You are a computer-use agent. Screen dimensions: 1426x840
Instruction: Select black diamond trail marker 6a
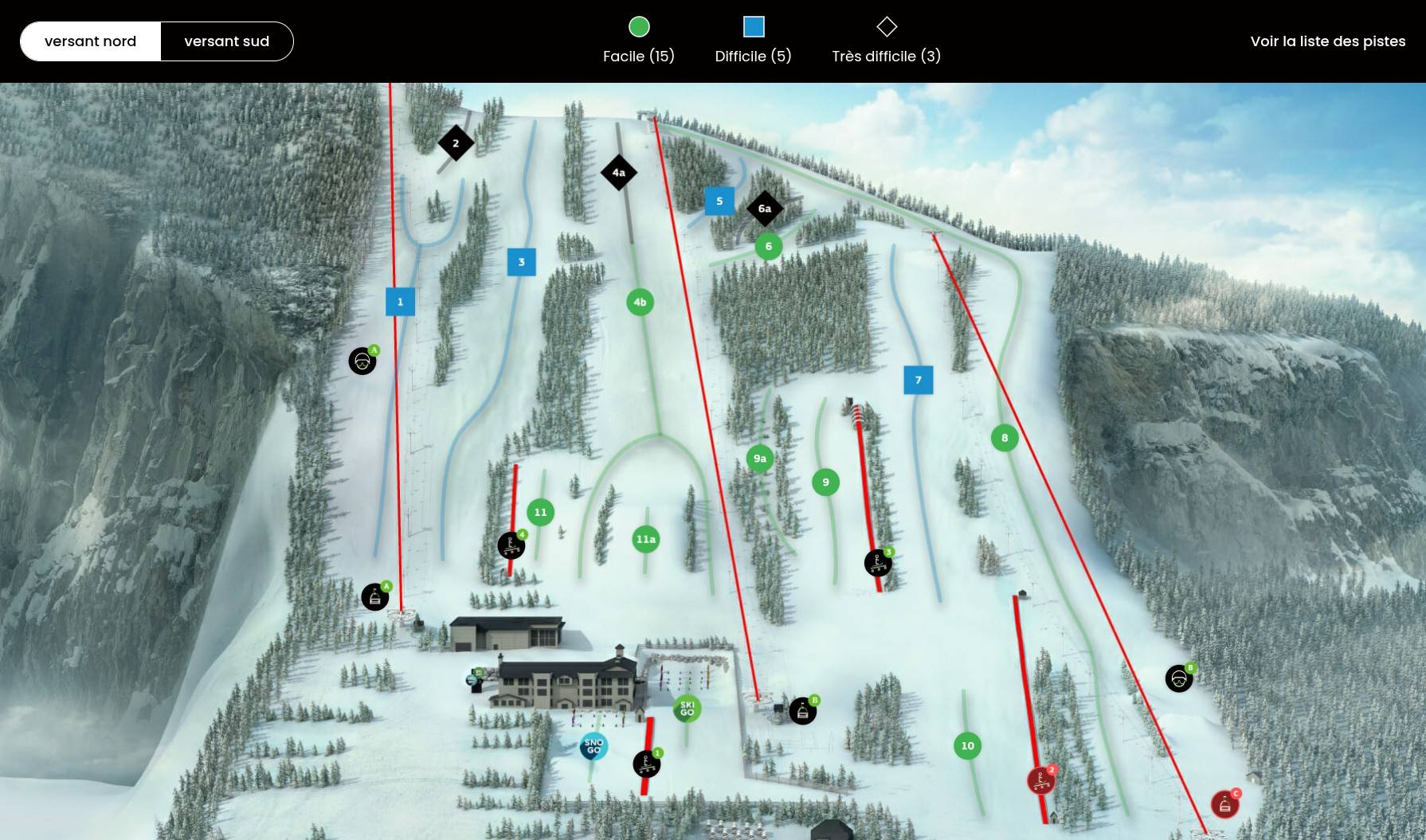[x=765, y=209]
